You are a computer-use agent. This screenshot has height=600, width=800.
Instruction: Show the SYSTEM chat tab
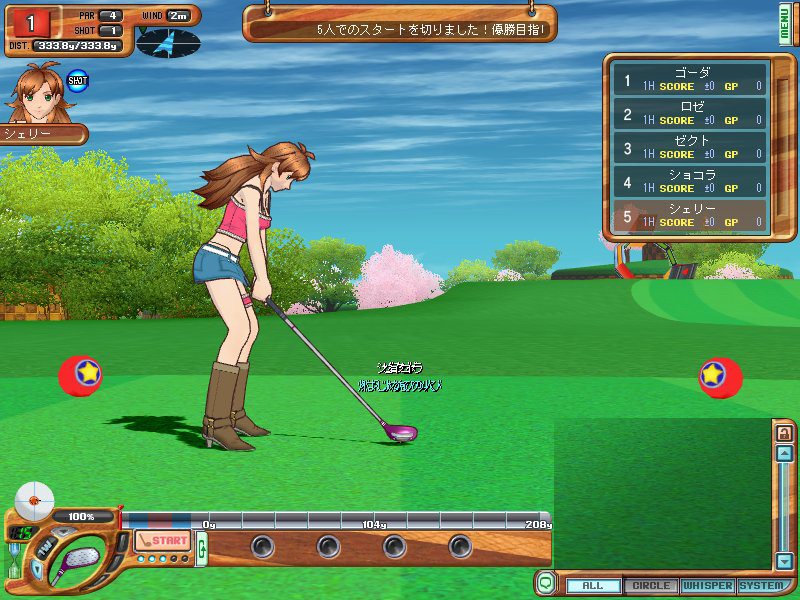click(762, 585)
